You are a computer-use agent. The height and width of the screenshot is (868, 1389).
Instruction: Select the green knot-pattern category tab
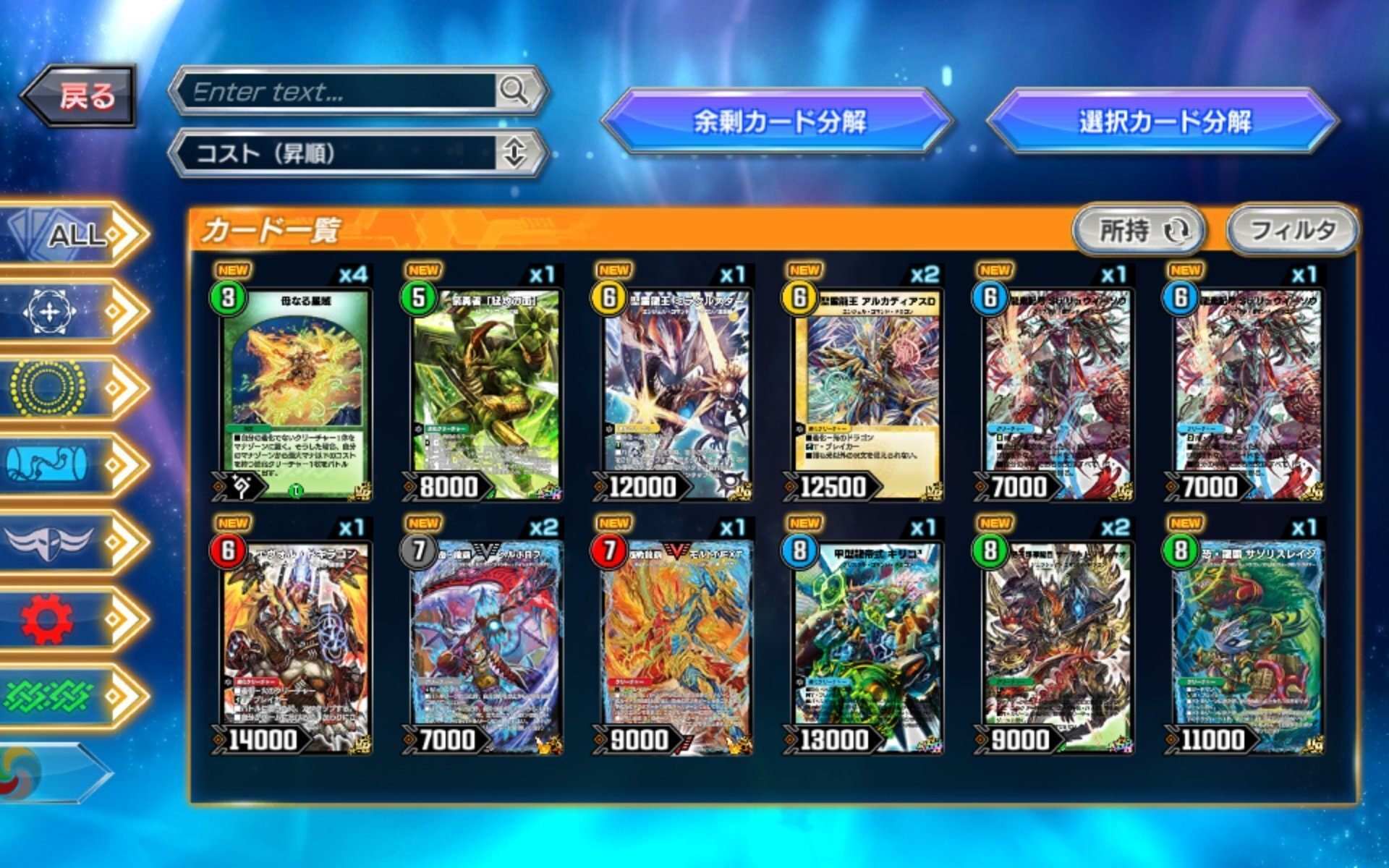72,696
